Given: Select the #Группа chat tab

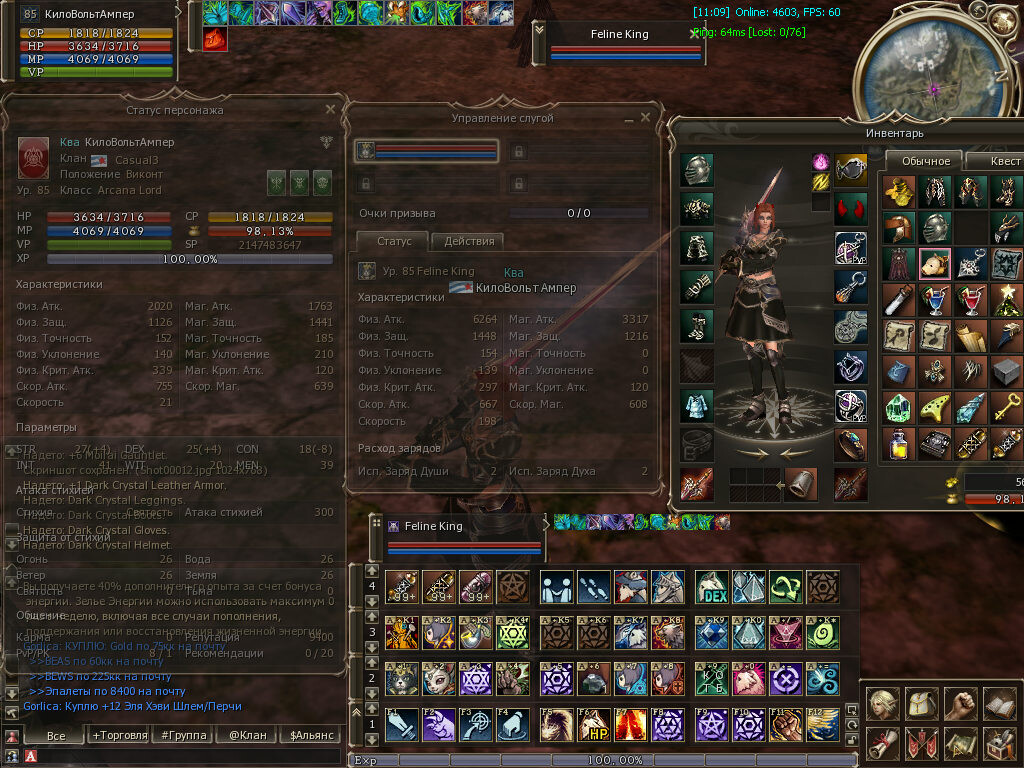Looking at the screenshot, I should [183, 735].
